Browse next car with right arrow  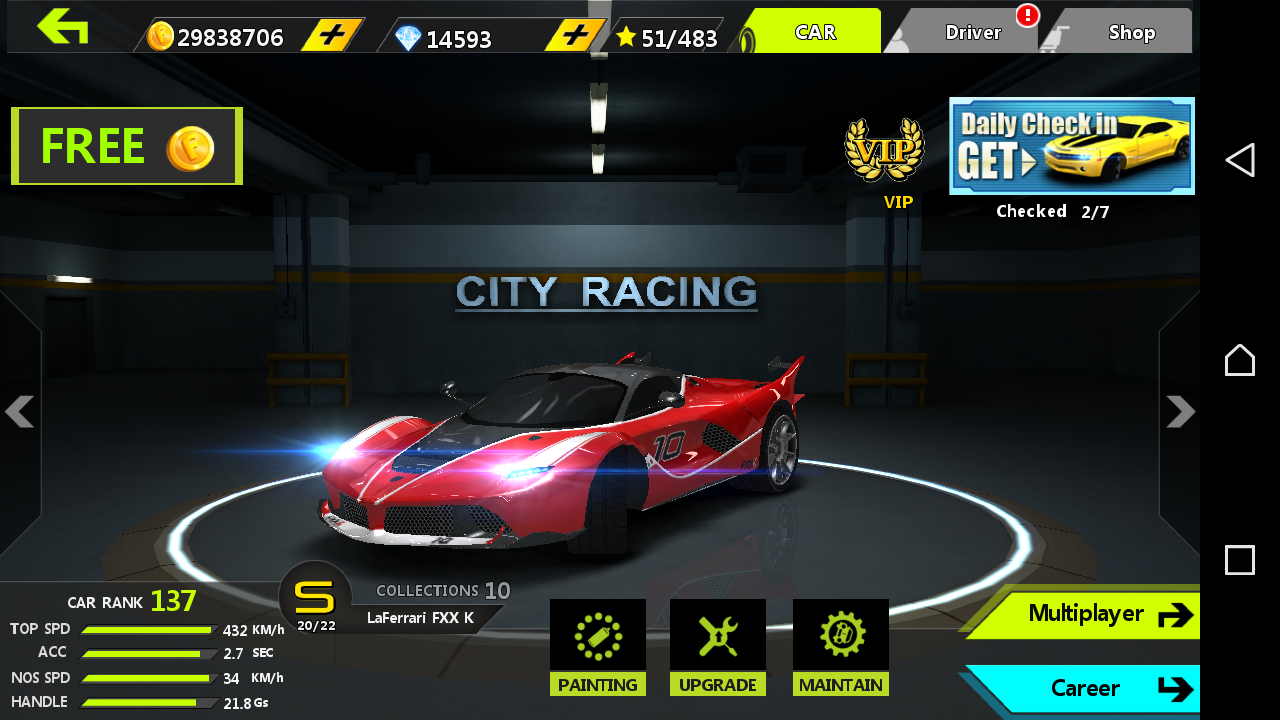pos(1183,412)
